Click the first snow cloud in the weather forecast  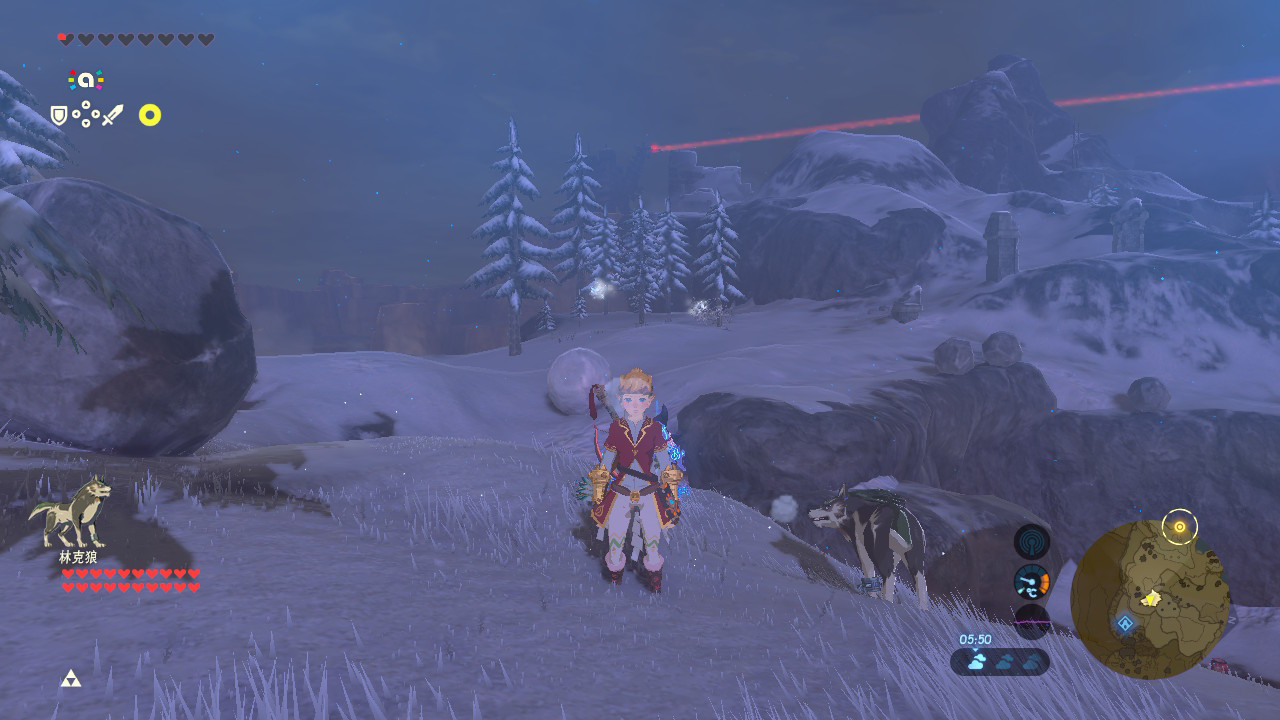(x=977, y=660)
